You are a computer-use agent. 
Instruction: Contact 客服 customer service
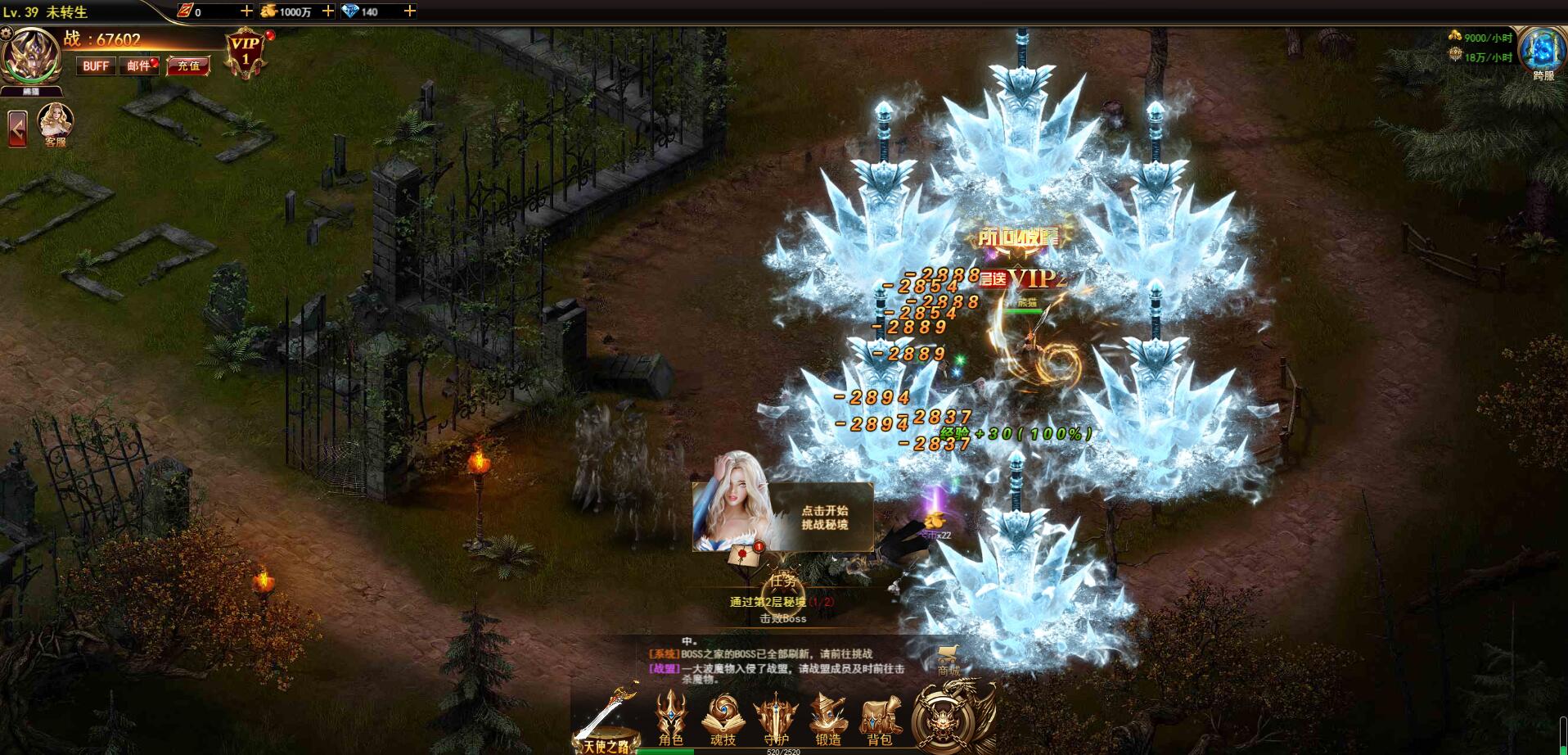pyautogui.click(x=56, y=124)
